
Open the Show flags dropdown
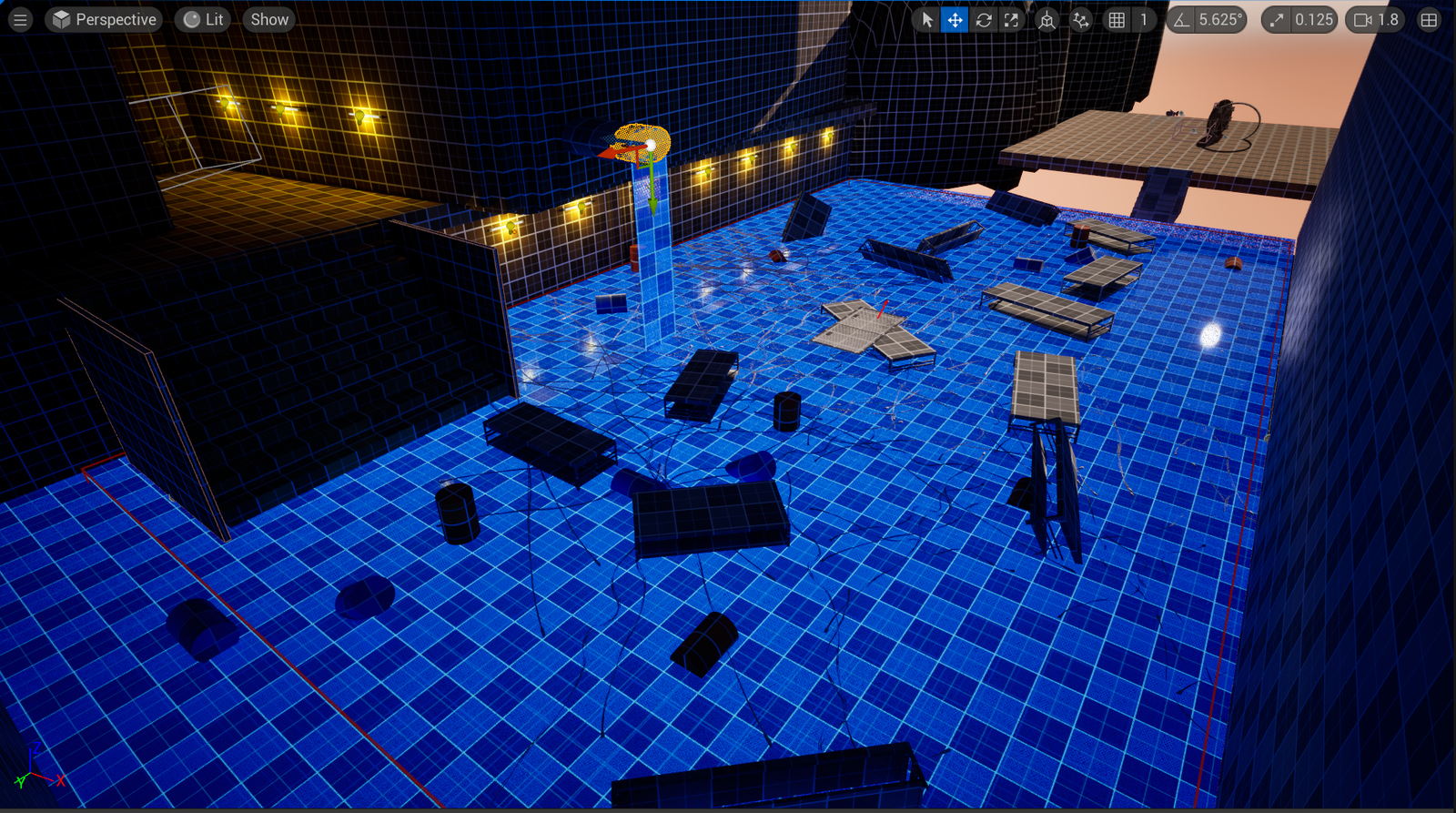tap(268, 19)
